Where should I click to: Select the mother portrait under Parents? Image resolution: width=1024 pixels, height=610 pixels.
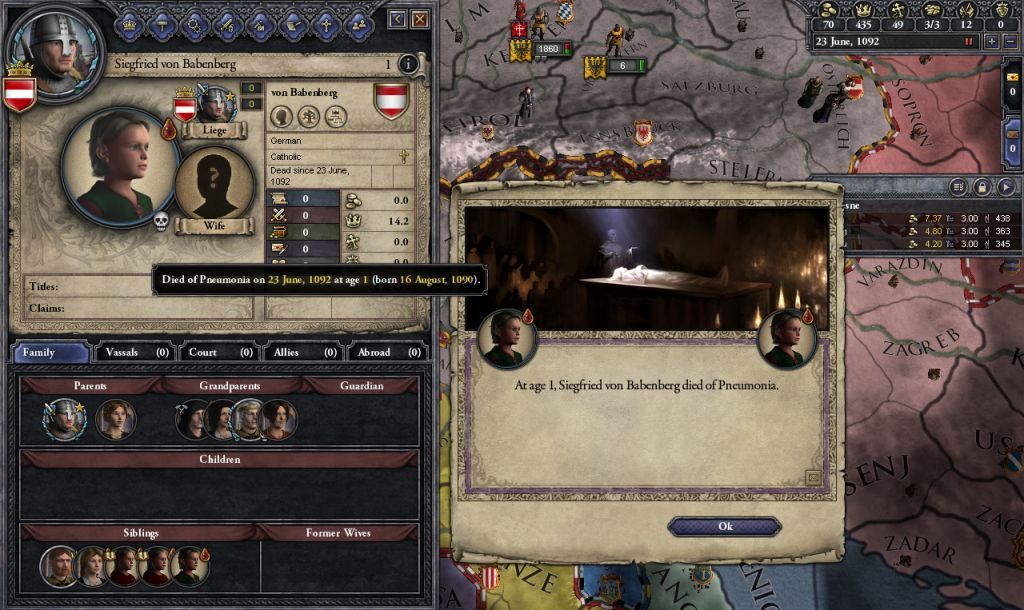(116, 420)
